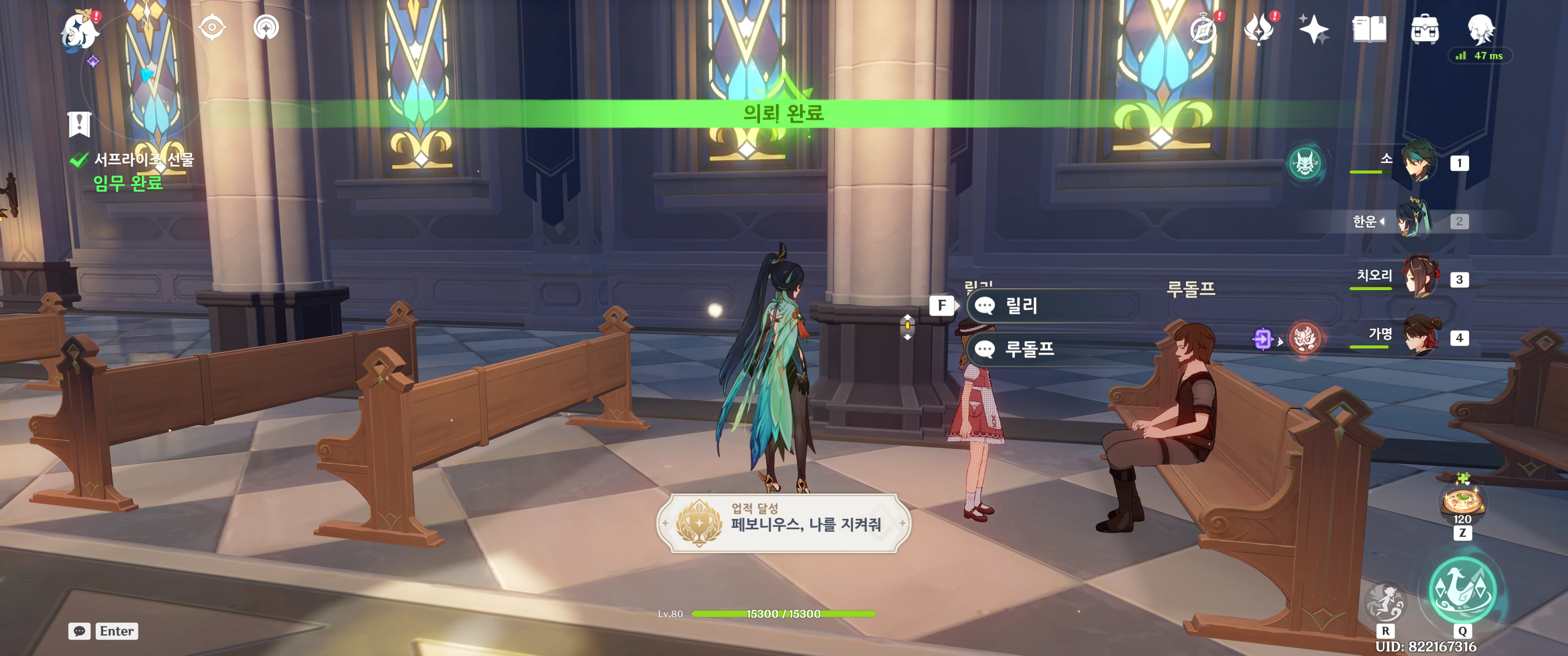
Task: Open the co-op mode icon
Action: [266, 27]
